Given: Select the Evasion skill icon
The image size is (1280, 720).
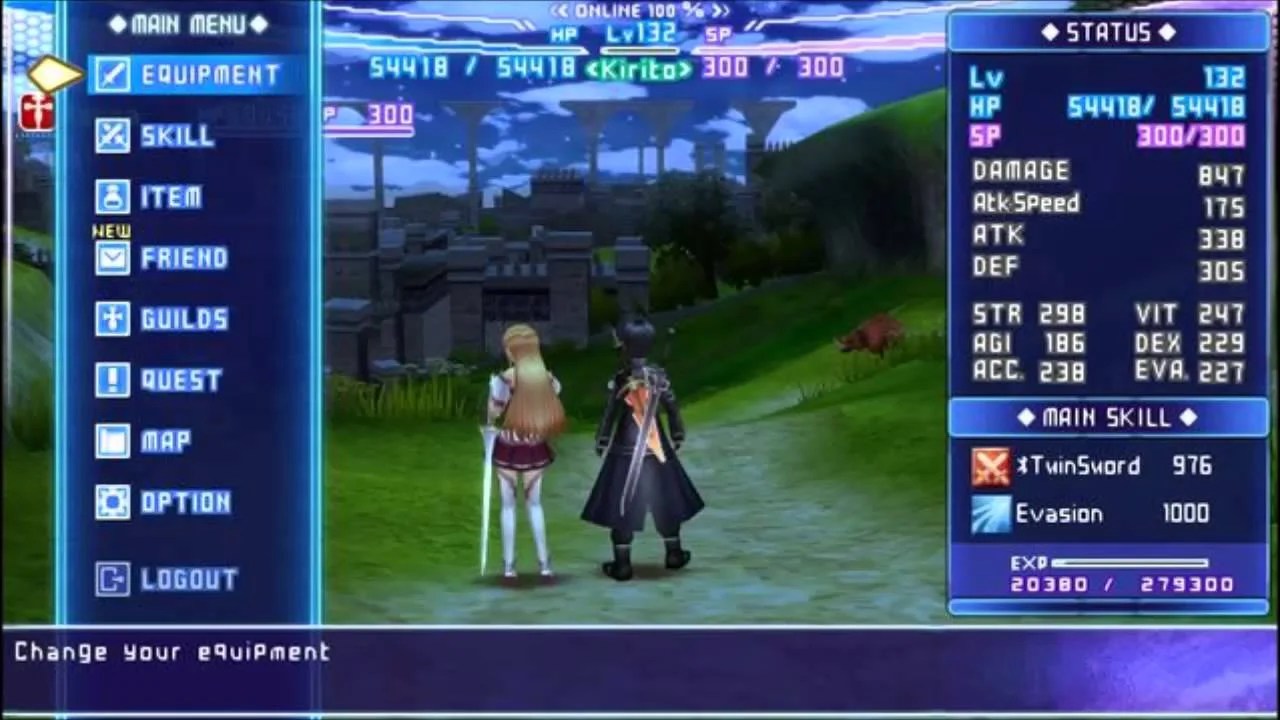Looking at the screenshot, I should coord(989,514).
